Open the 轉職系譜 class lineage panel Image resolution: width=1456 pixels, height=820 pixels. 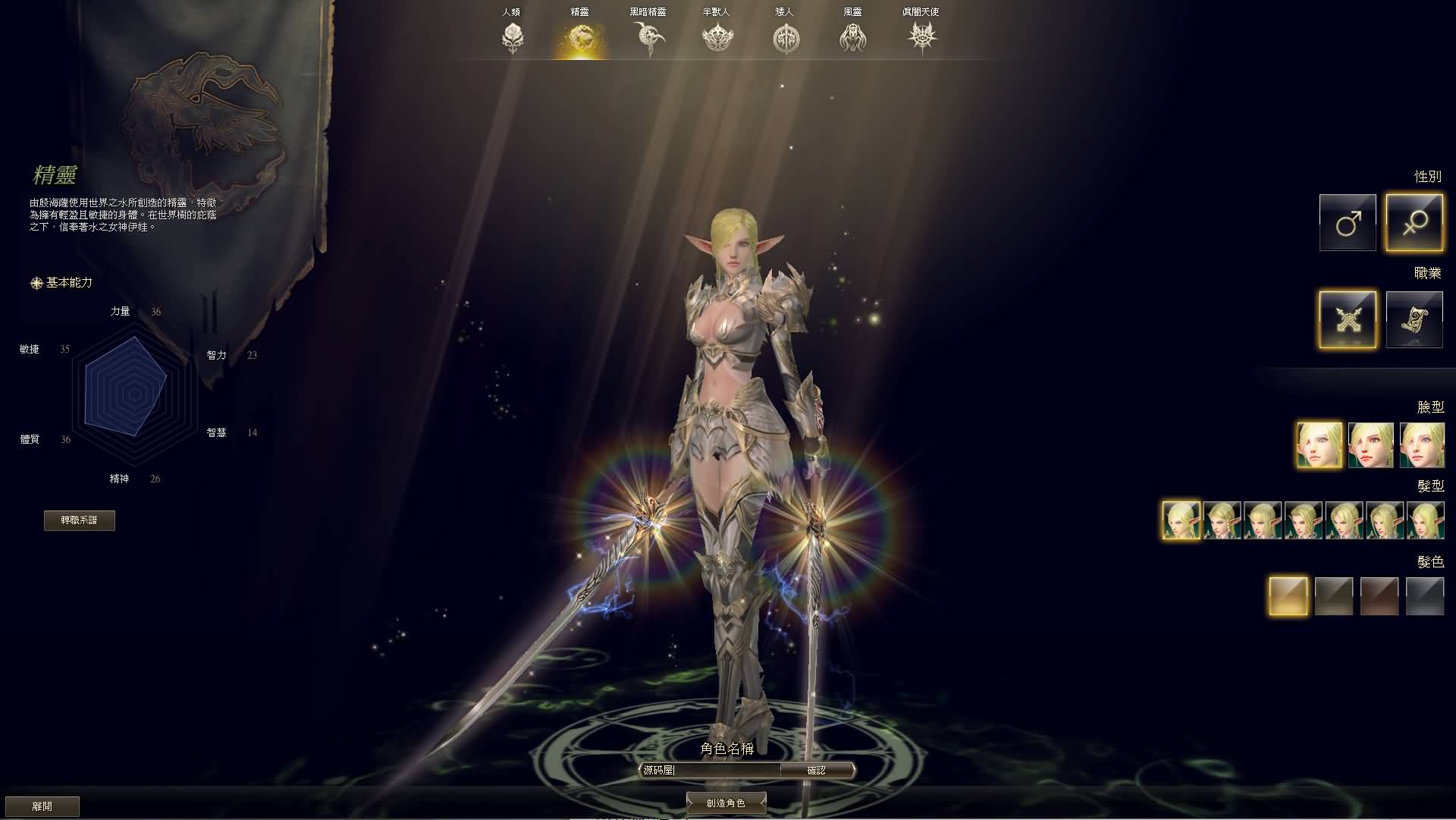pos(80,521)
